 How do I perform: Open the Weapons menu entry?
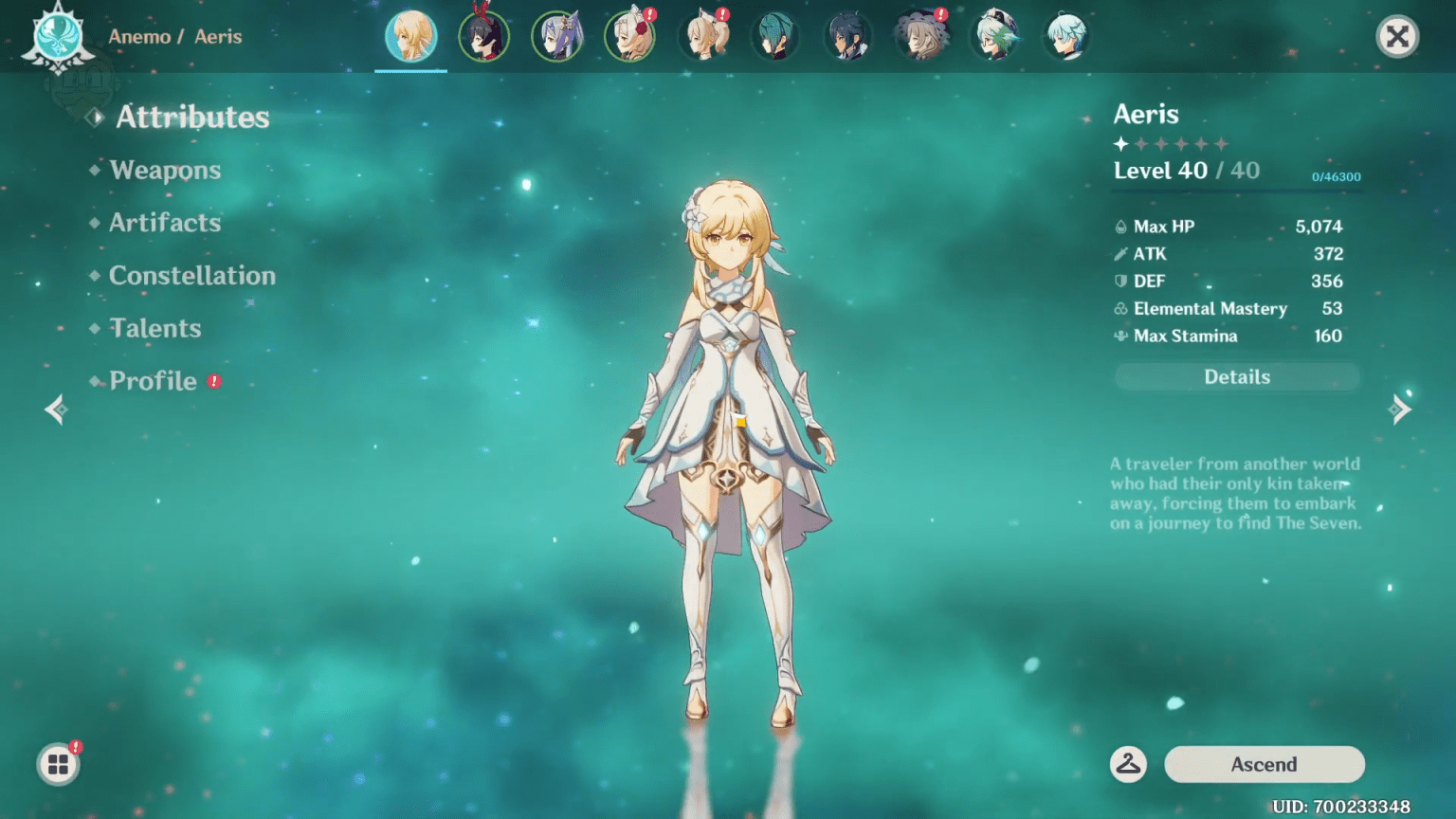165,170
